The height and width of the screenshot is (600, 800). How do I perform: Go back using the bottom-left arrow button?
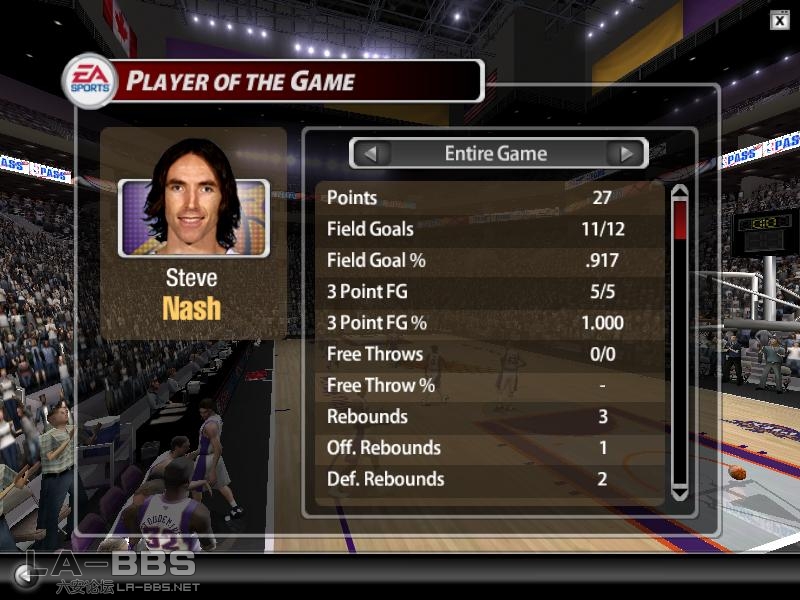tap(22, 573)
